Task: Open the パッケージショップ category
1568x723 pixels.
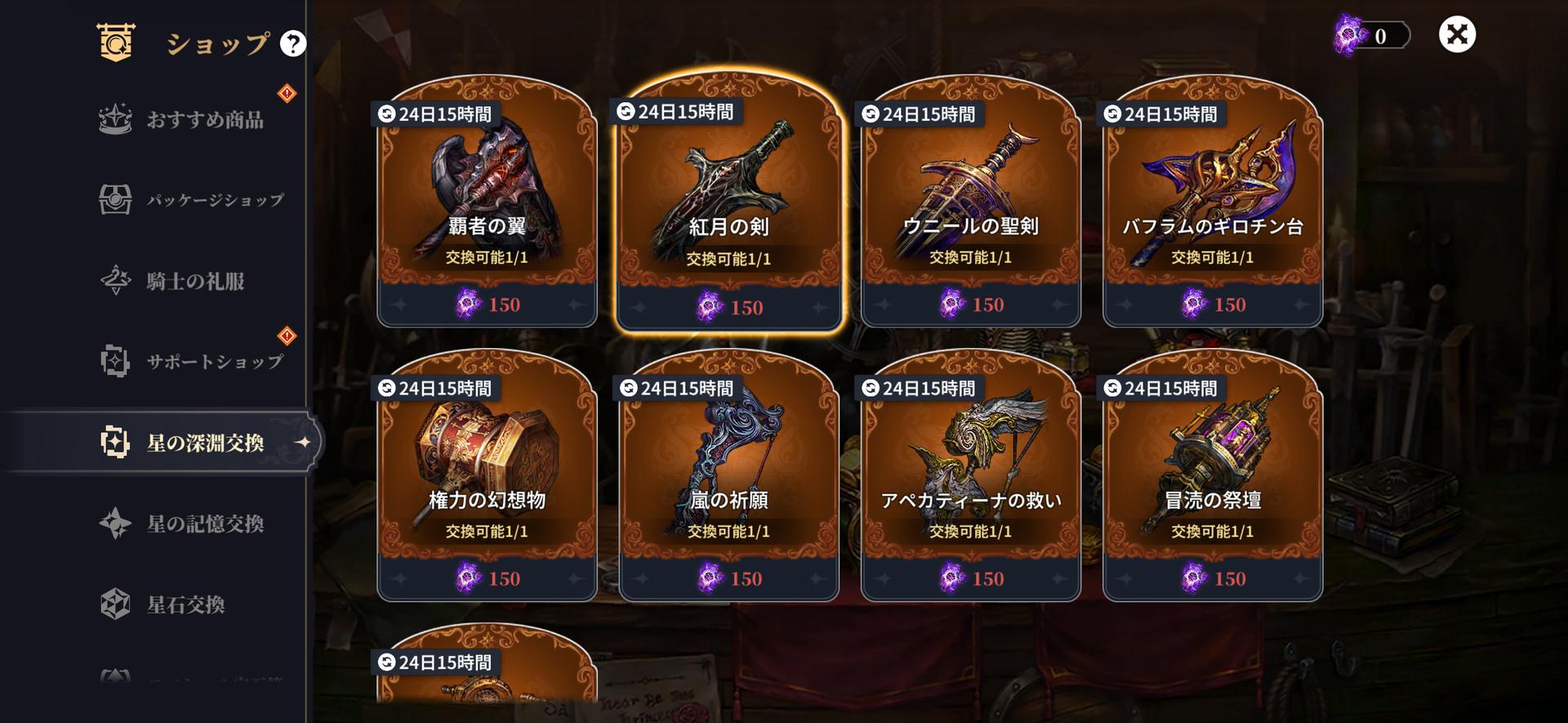Action: click(x=214, y=200)
